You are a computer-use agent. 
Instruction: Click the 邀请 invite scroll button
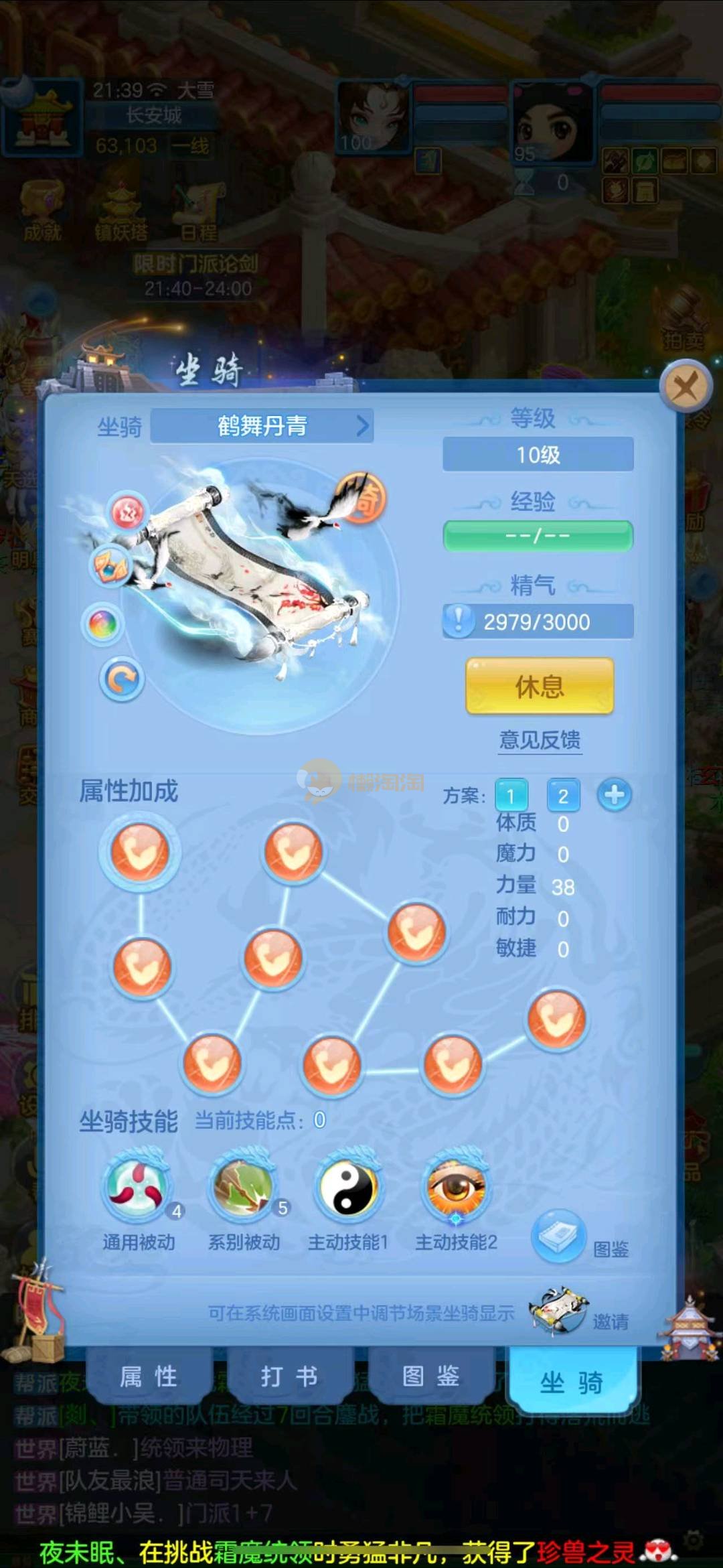pos(558,1309)
